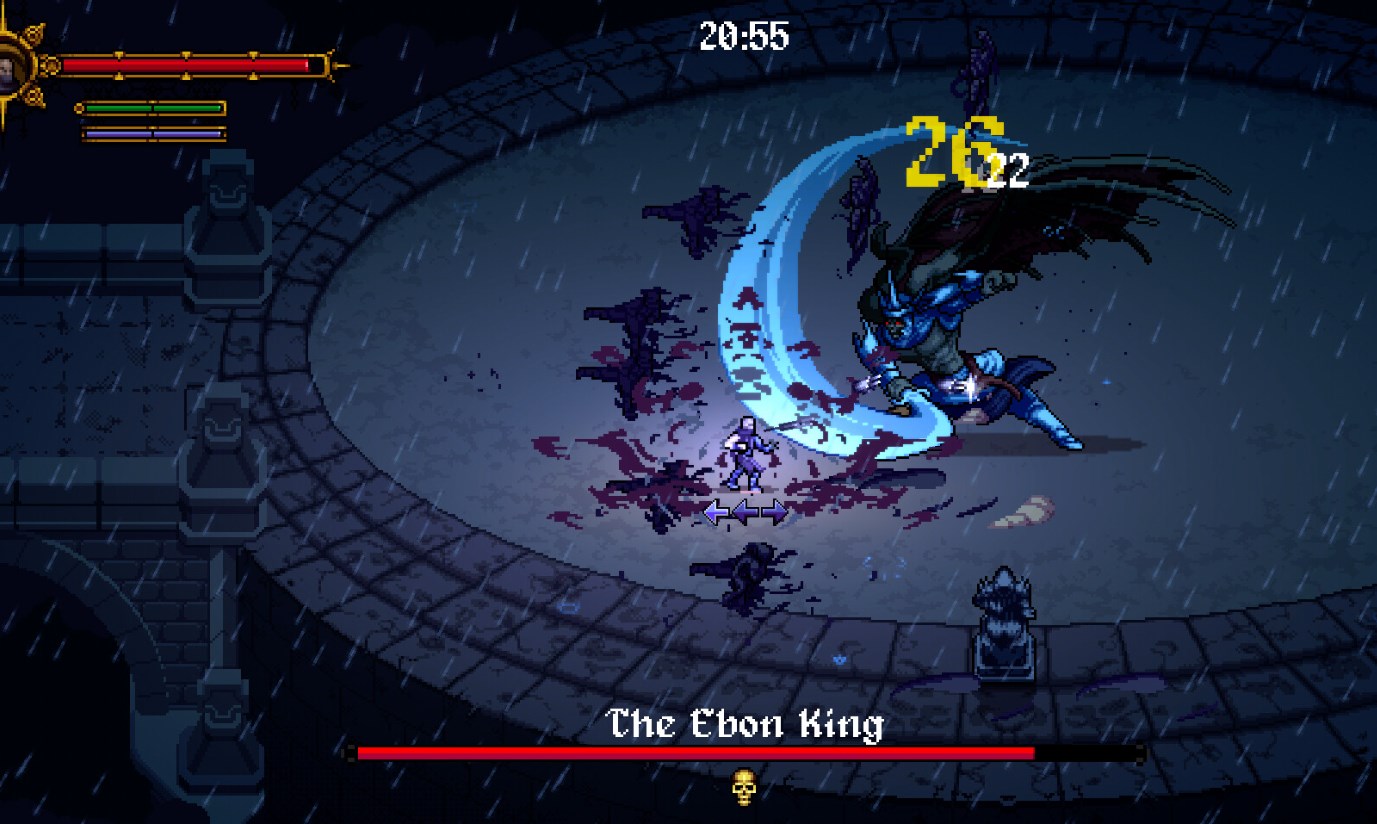Click the gravestone on the arena's lower edge

point(1003,615)
